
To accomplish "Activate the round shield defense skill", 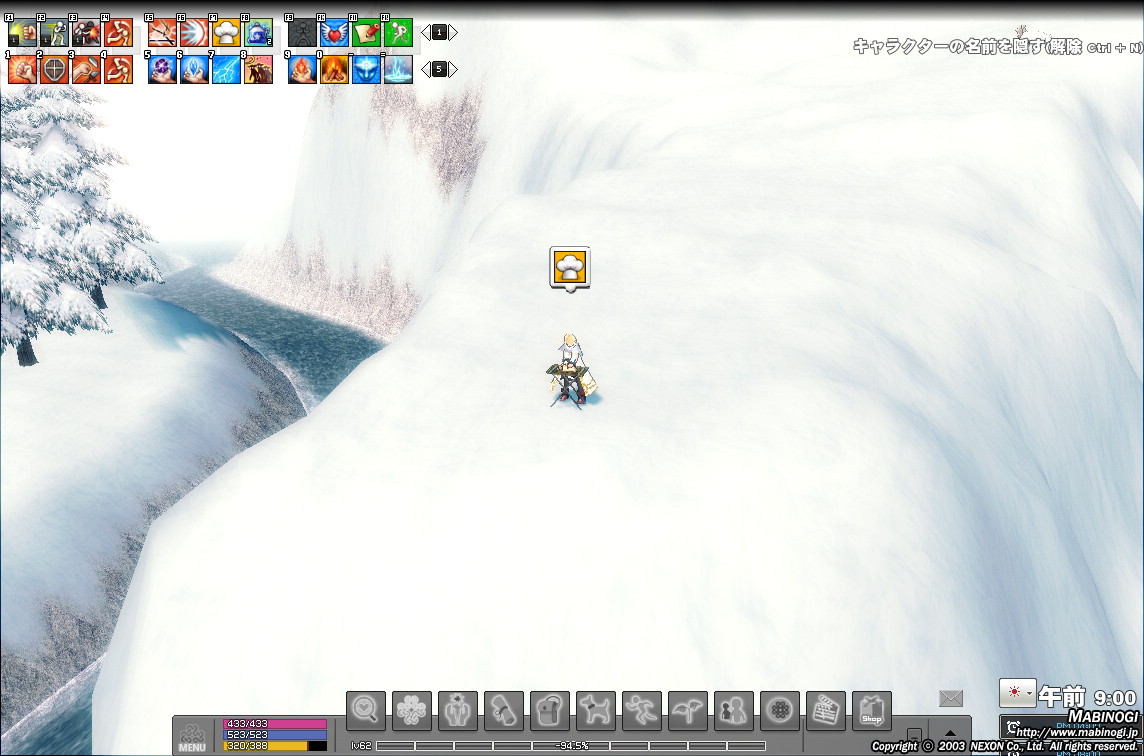I will coord(54,69).
